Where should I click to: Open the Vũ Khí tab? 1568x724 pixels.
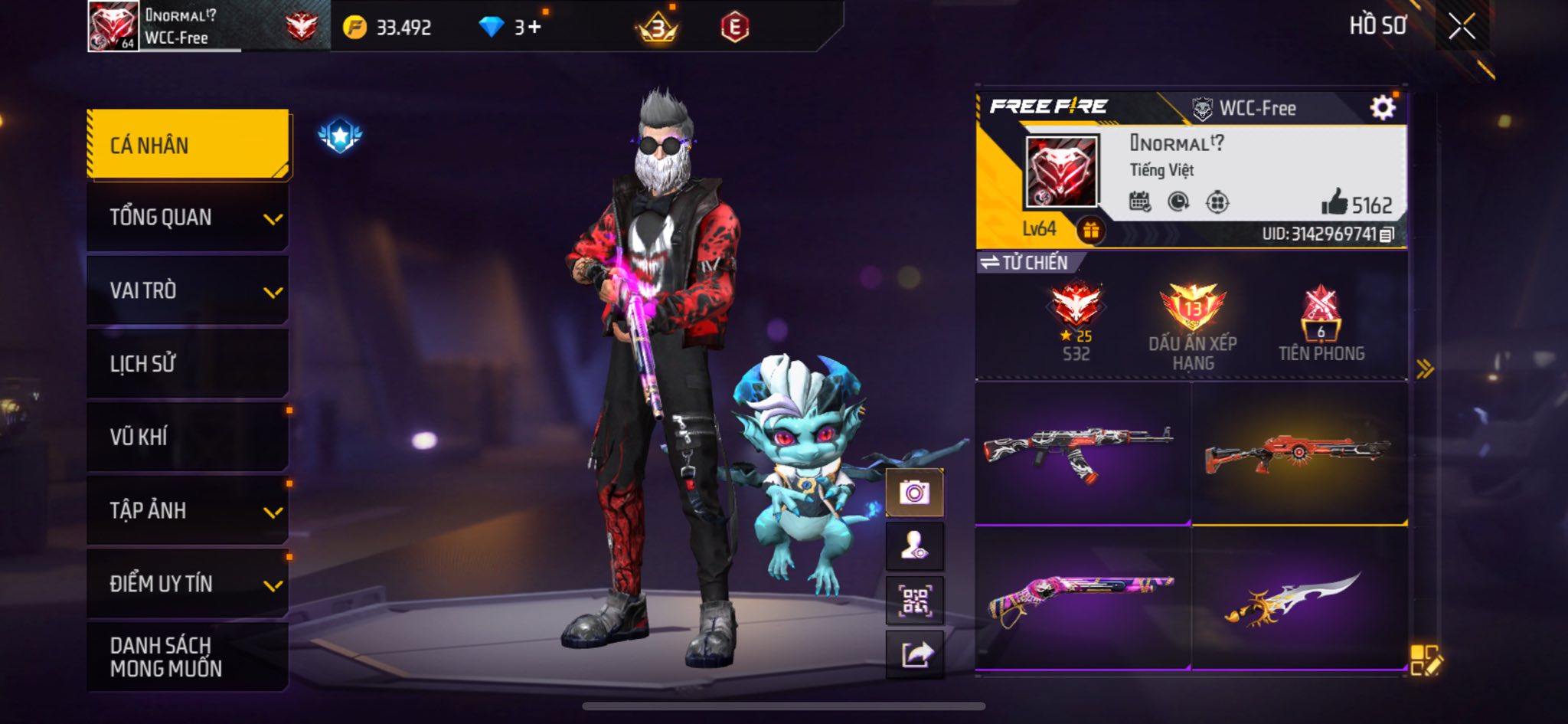pyautogui.click(x=188, y=437)
